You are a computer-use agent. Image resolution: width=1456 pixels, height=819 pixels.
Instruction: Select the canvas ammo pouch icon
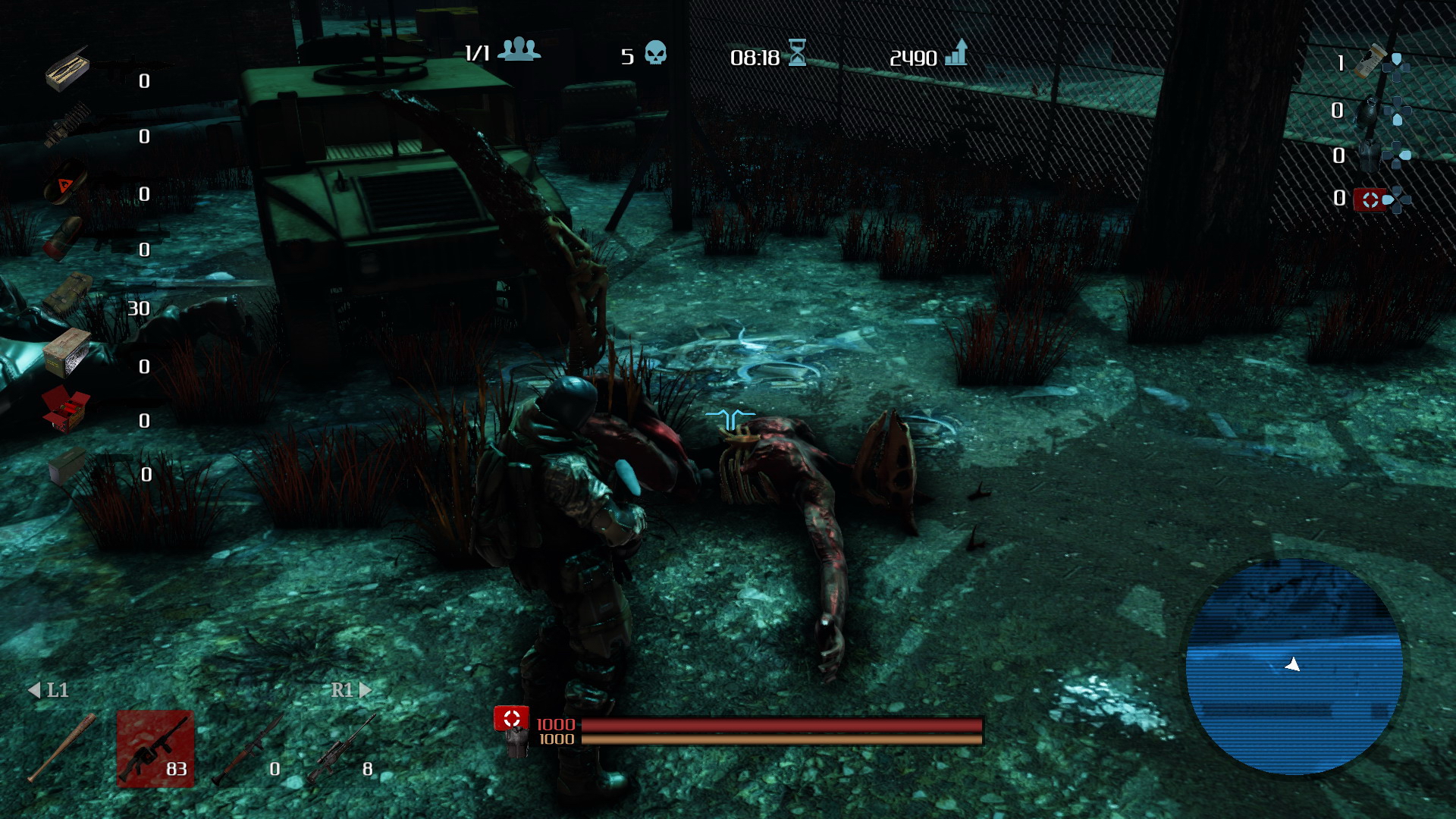point(67,294)
